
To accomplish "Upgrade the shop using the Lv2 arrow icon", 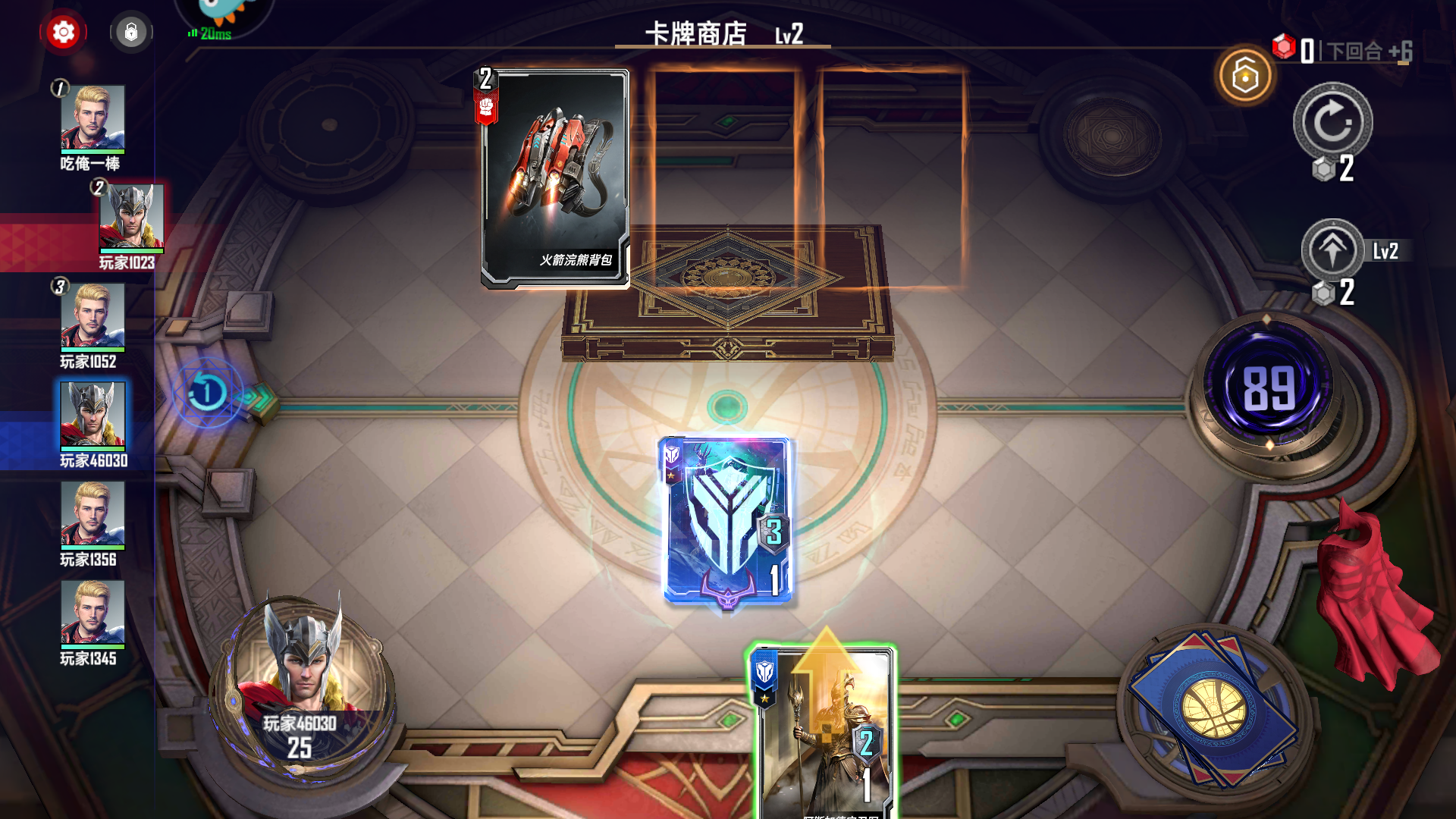I will point(1335,250).
